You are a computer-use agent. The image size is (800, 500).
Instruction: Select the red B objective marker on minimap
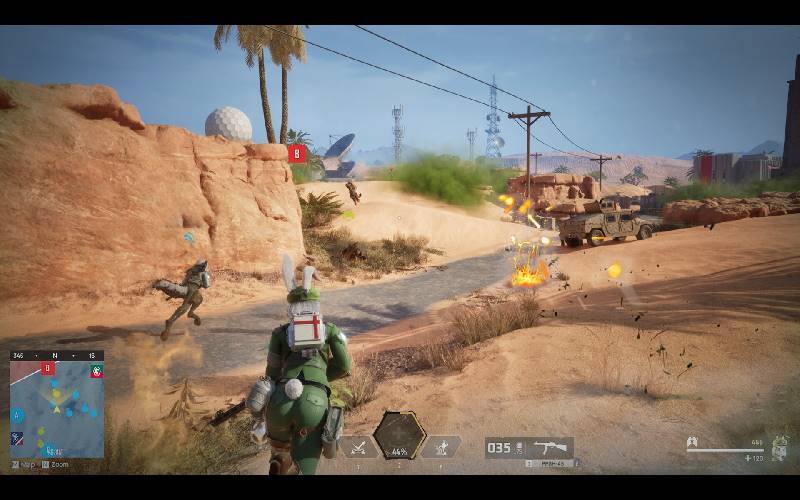[x=47, y=369]
